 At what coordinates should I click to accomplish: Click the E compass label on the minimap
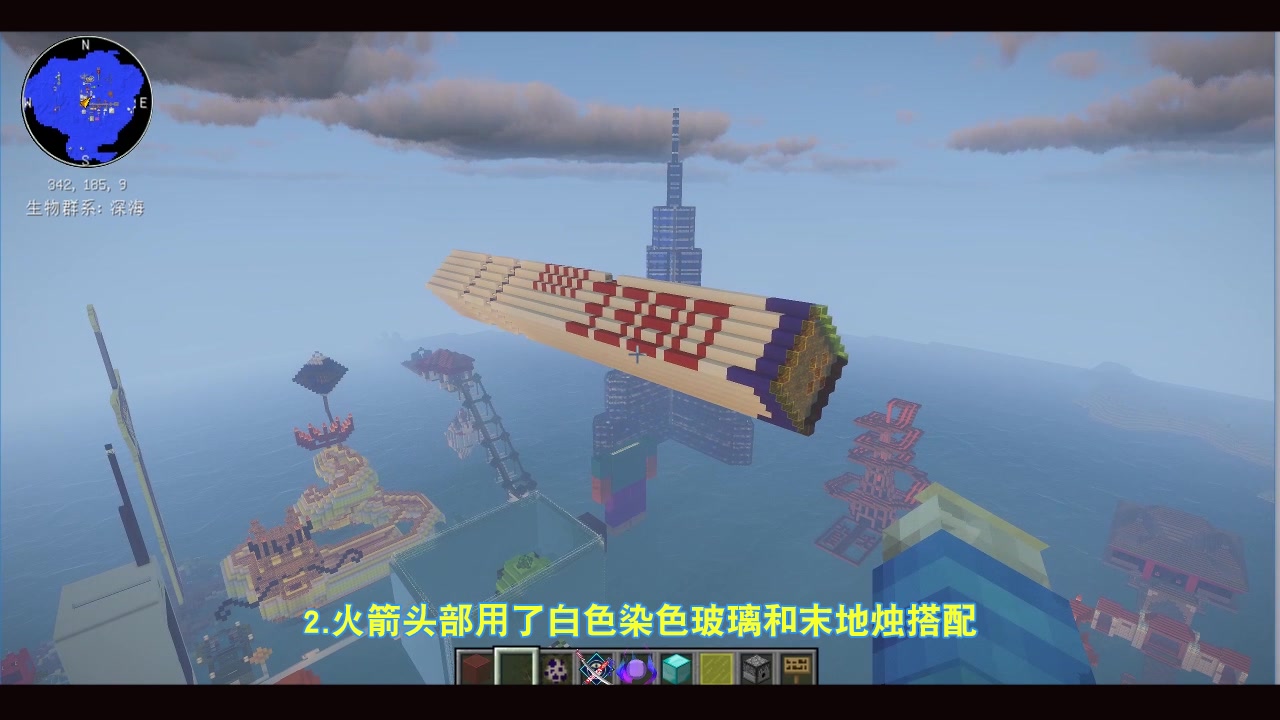(x=144, y=103)
